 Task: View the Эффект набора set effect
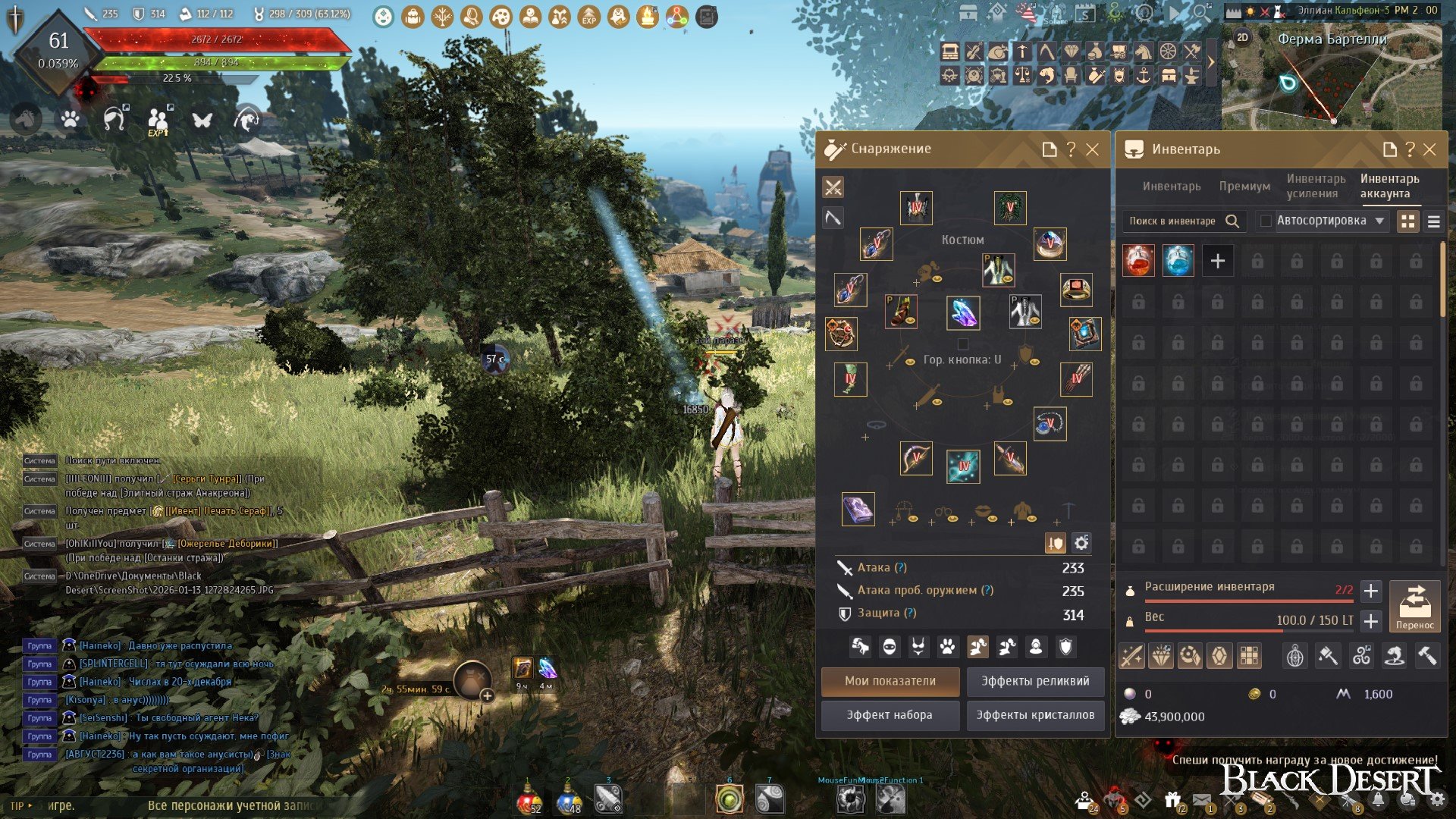(x=890, y=715)
